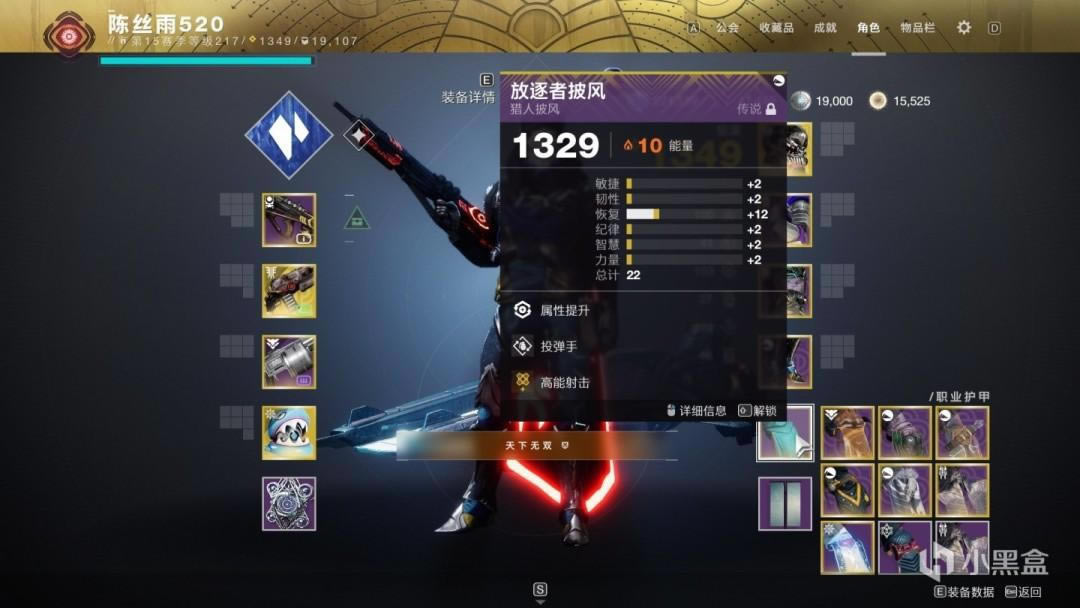Open the blue diamond subclass icon

(x=289, y=134)
